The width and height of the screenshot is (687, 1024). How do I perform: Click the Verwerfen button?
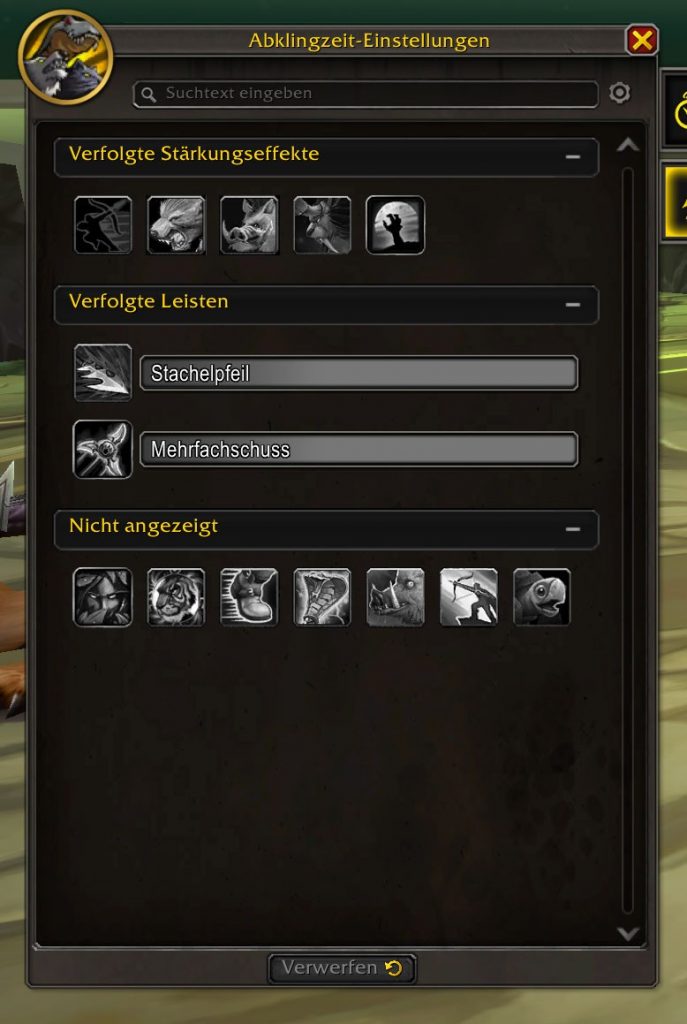pyautogui.click(x=342, y=968)
